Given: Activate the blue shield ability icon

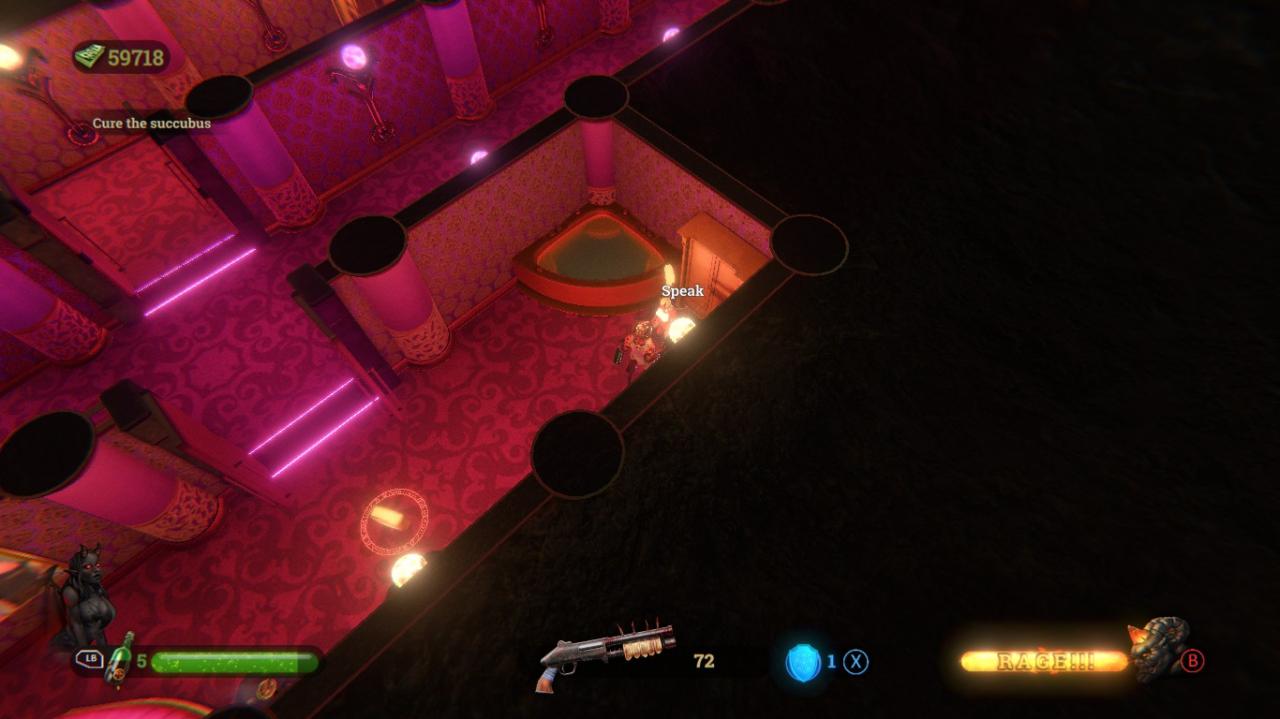Looking at the screenshot, I should click(803, 662).
